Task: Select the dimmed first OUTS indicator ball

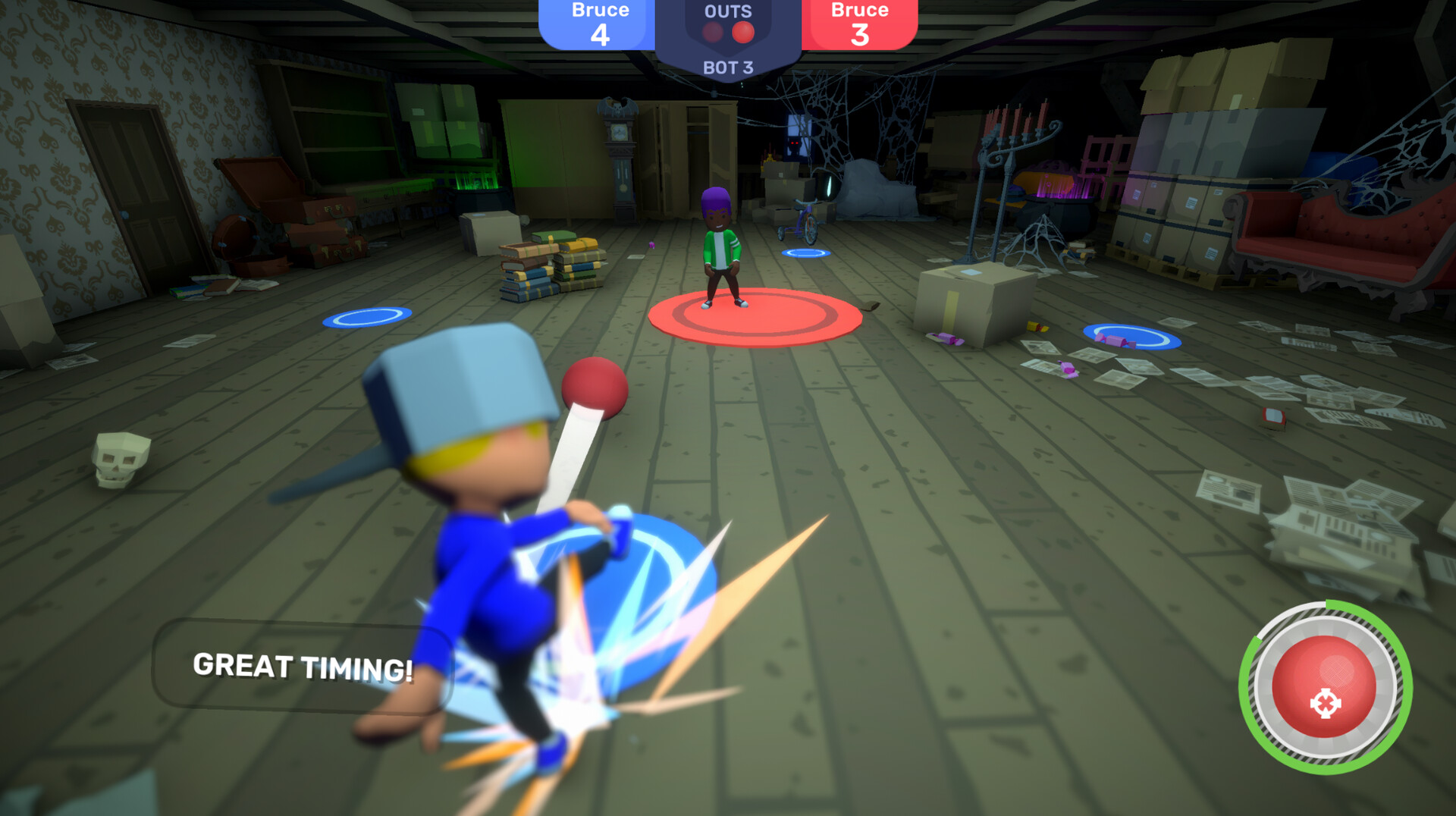Action: point(711,32)
